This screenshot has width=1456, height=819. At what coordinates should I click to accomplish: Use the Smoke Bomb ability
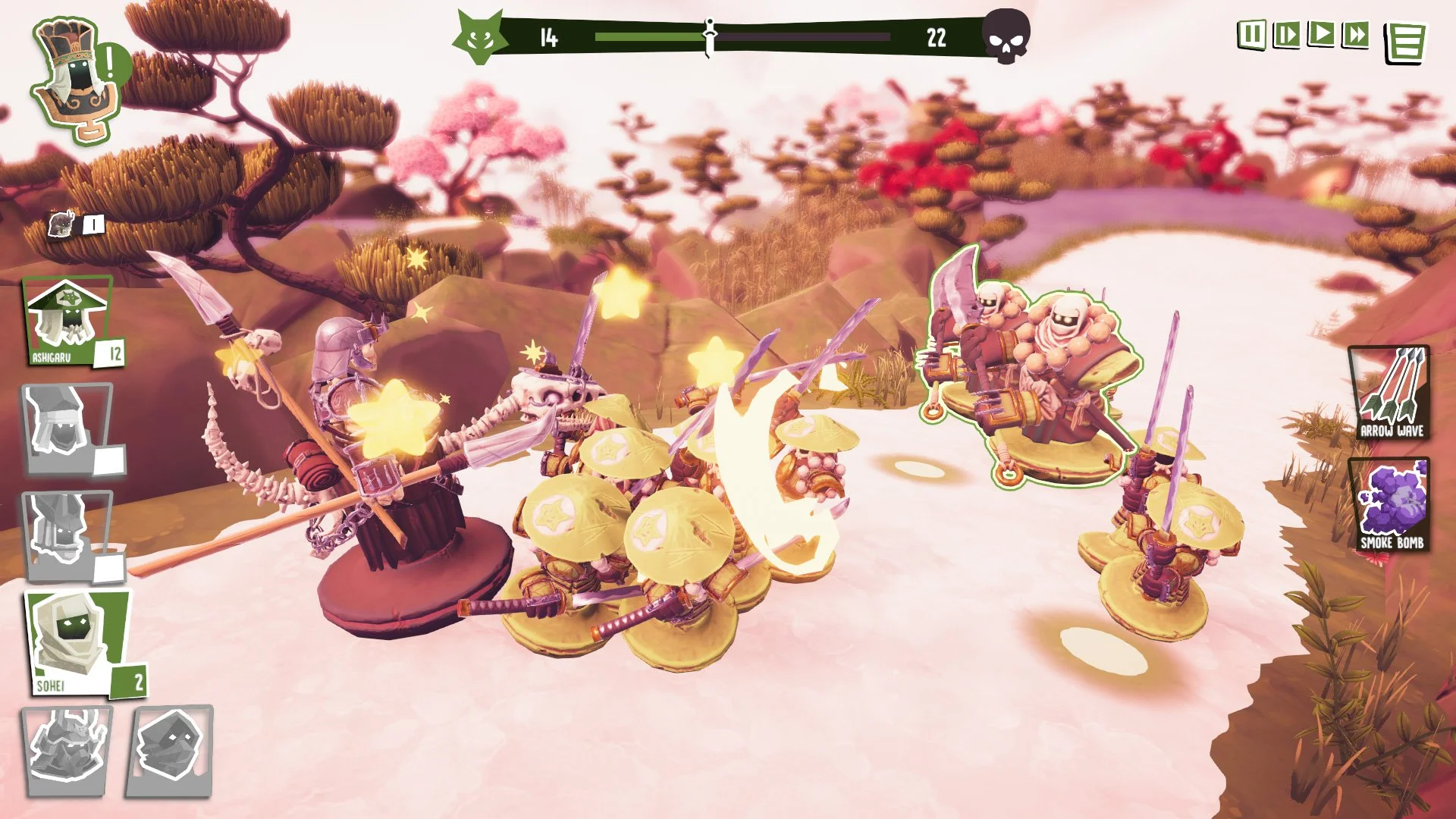pos(1390,504)
